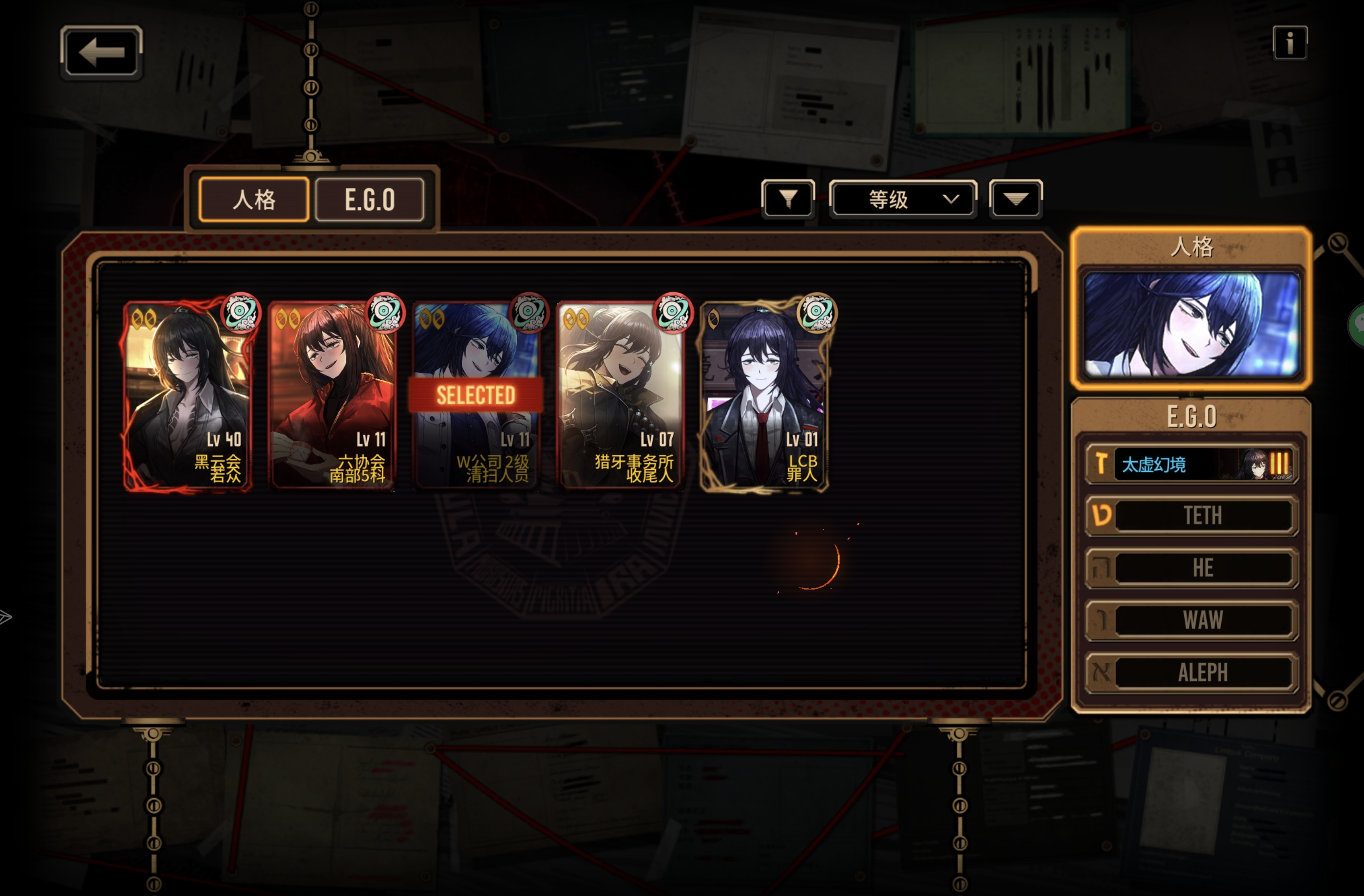
Task: Pick the Lv 07 猎牙事务所收尾人 identity card
Action: (x=620, y=395)
